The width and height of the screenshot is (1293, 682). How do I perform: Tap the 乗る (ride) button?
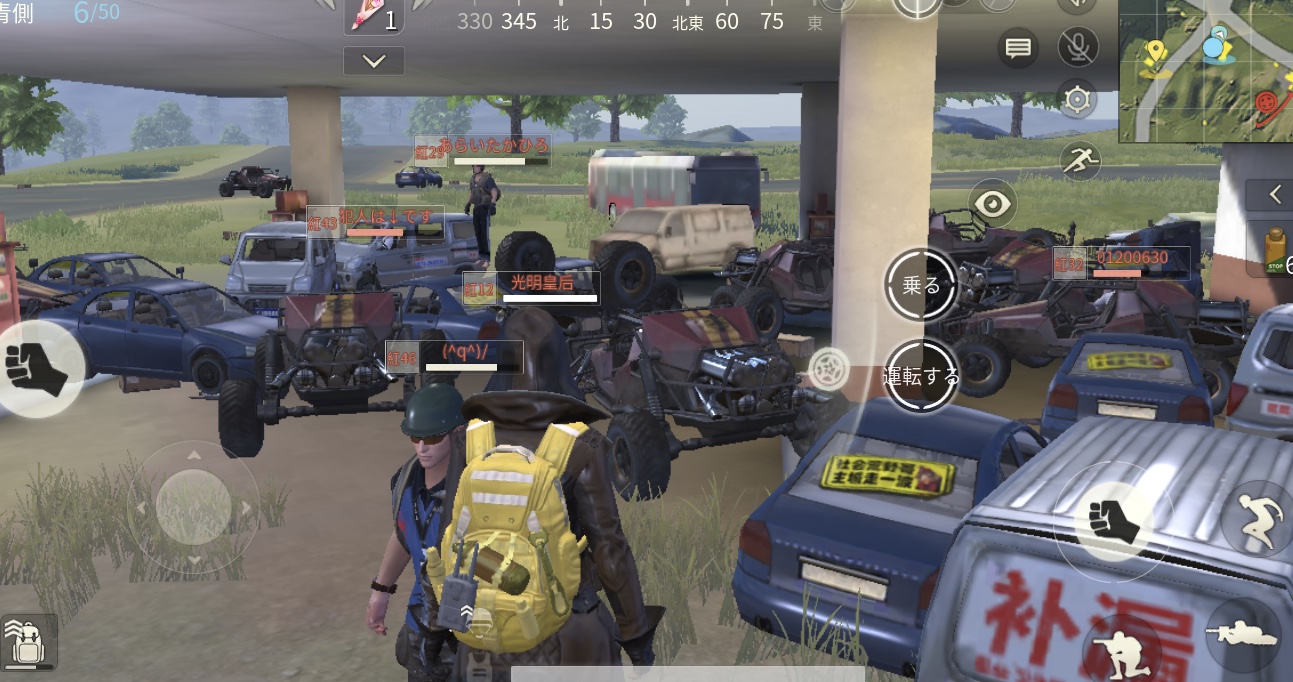coord(921,286)
